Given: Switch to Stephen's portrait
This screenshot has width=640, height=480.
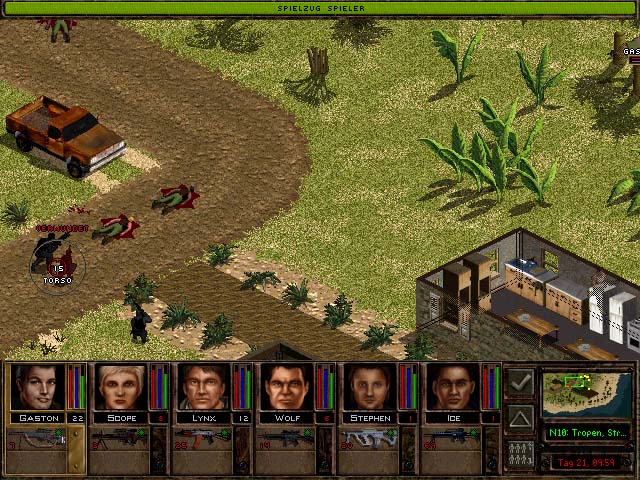Looking at the screenshot, I should coord(369,387).
